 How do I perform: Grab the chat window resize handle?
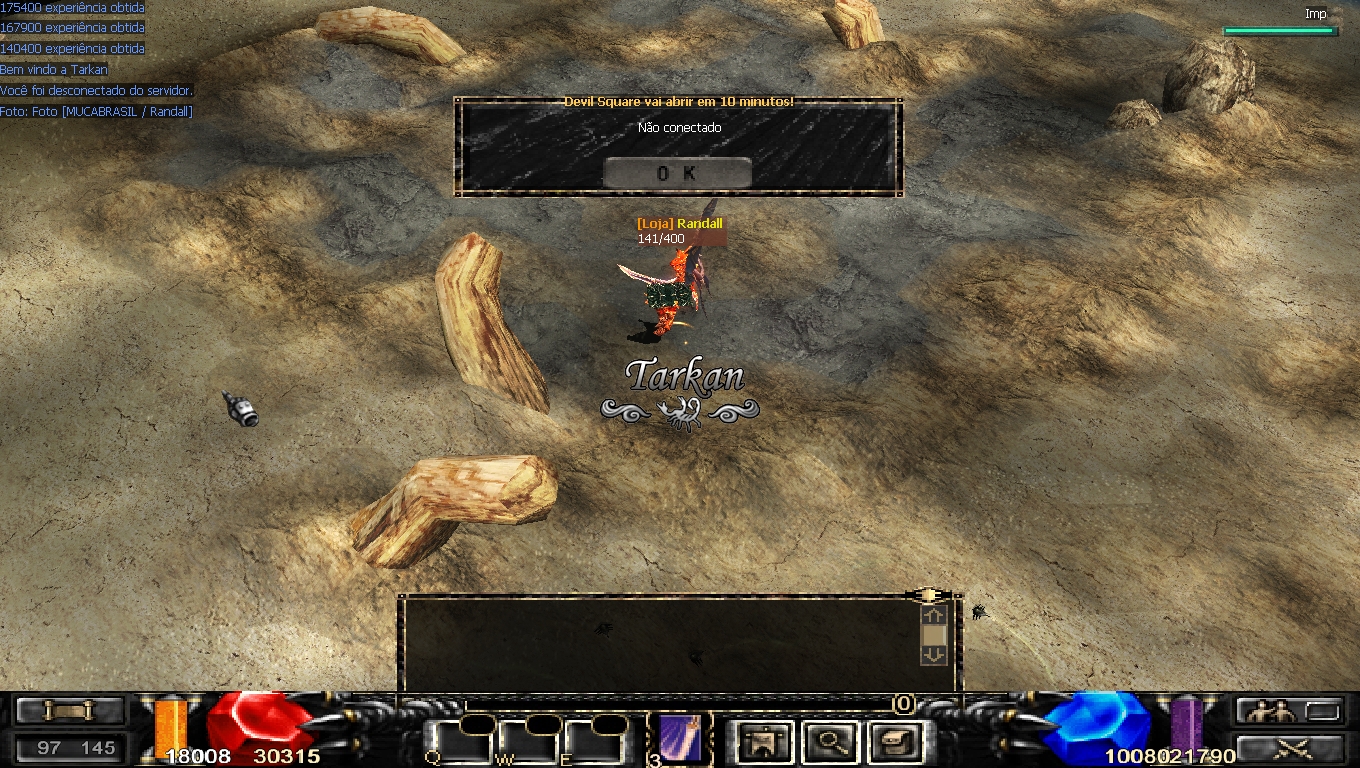(x=929, y=595)
